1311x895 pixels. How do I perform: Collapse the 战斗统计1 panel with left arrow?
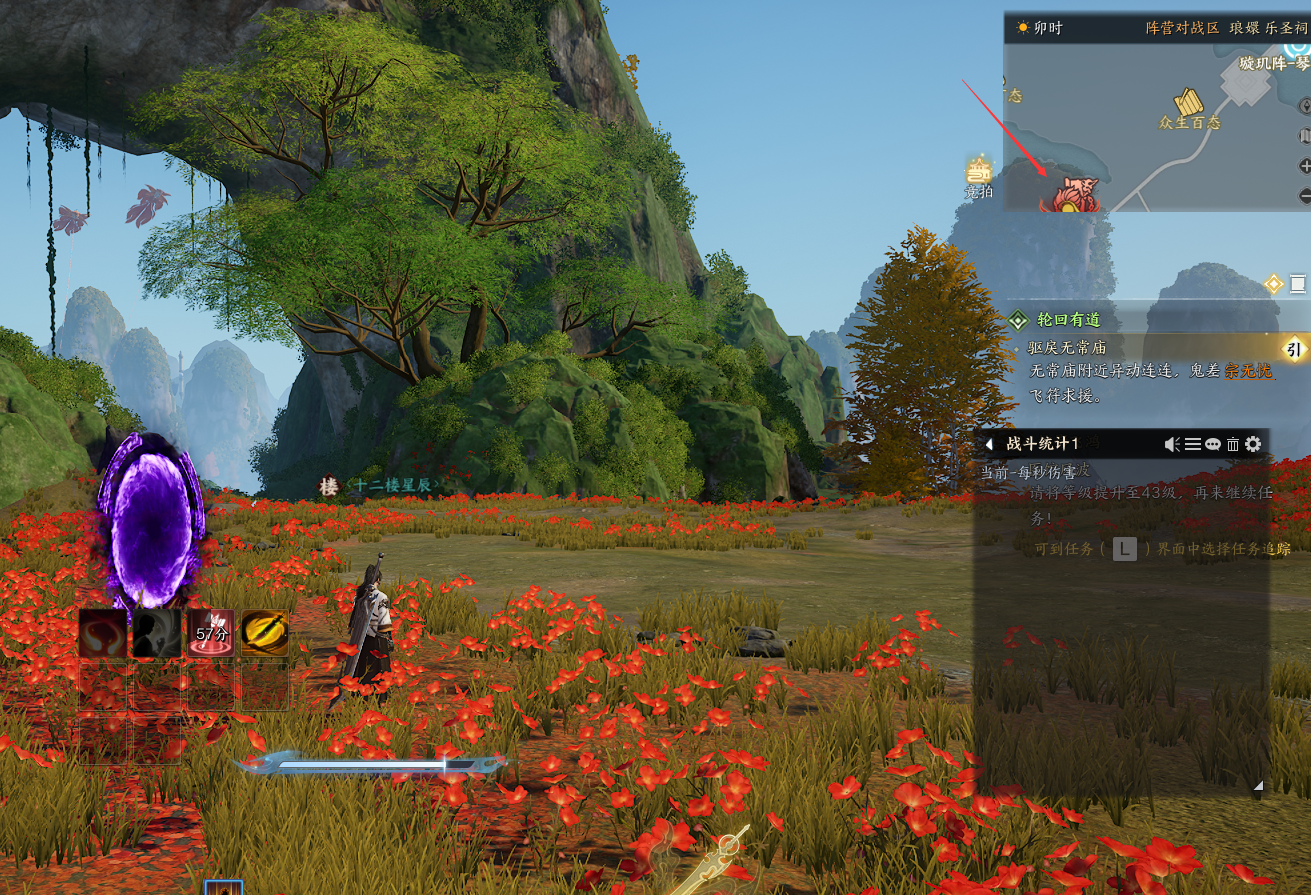click(x=989, y=444)
